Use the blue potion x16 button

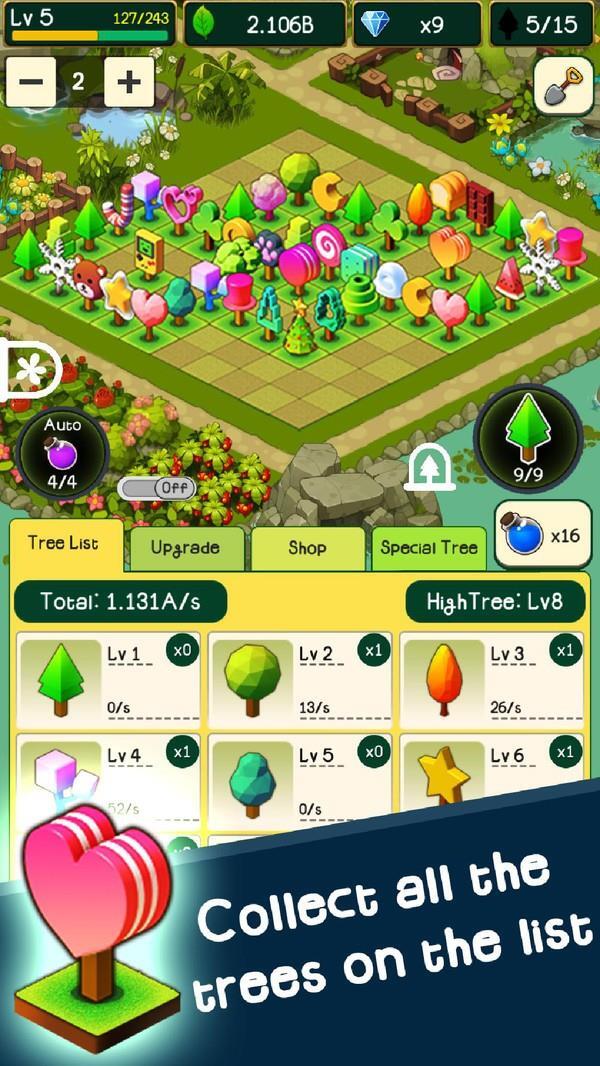click(x=543, y=535)
